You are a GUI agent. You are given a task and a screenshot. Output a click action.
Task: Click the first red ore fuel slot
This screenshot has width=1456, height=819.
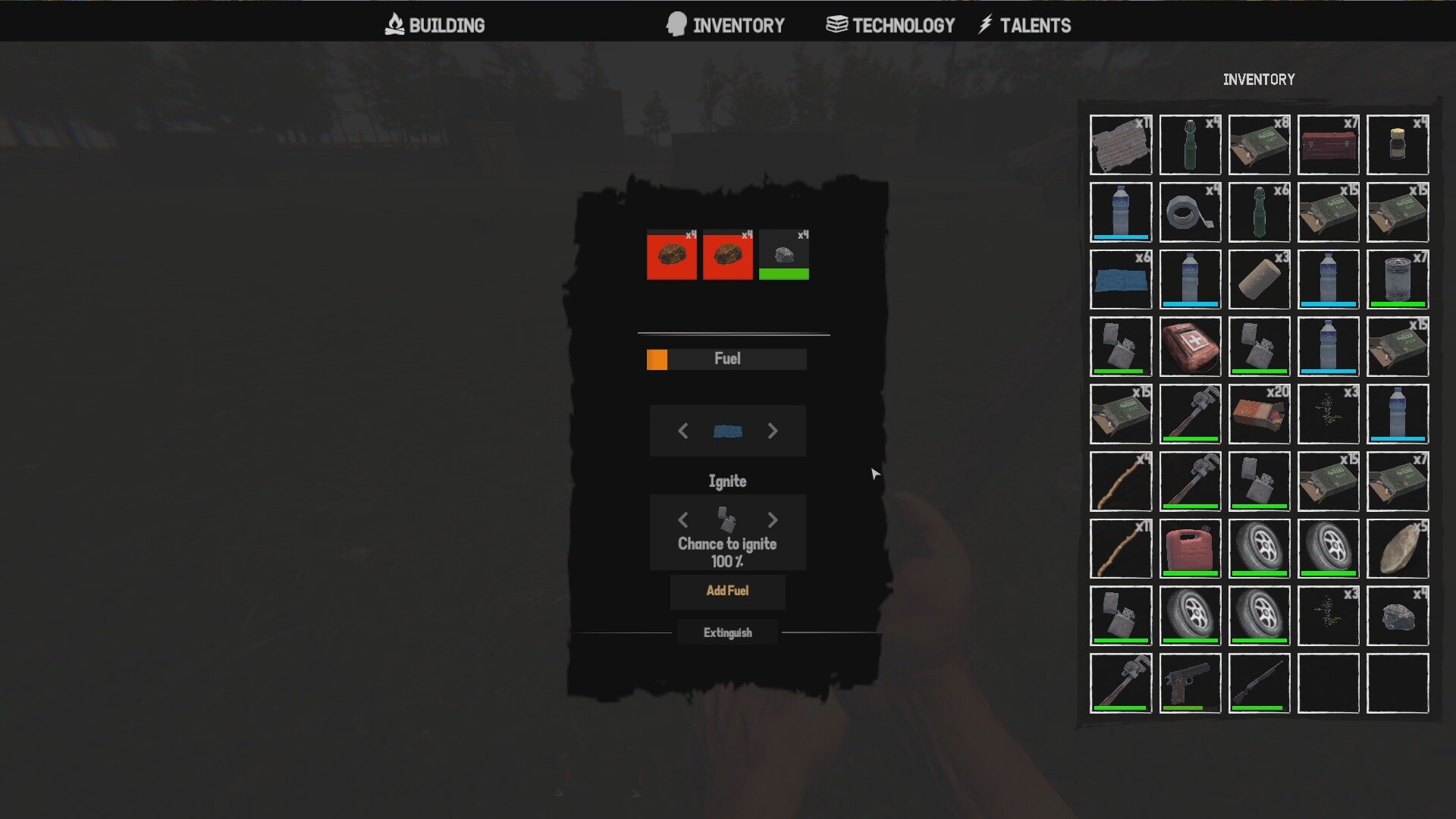pos(672,255)
